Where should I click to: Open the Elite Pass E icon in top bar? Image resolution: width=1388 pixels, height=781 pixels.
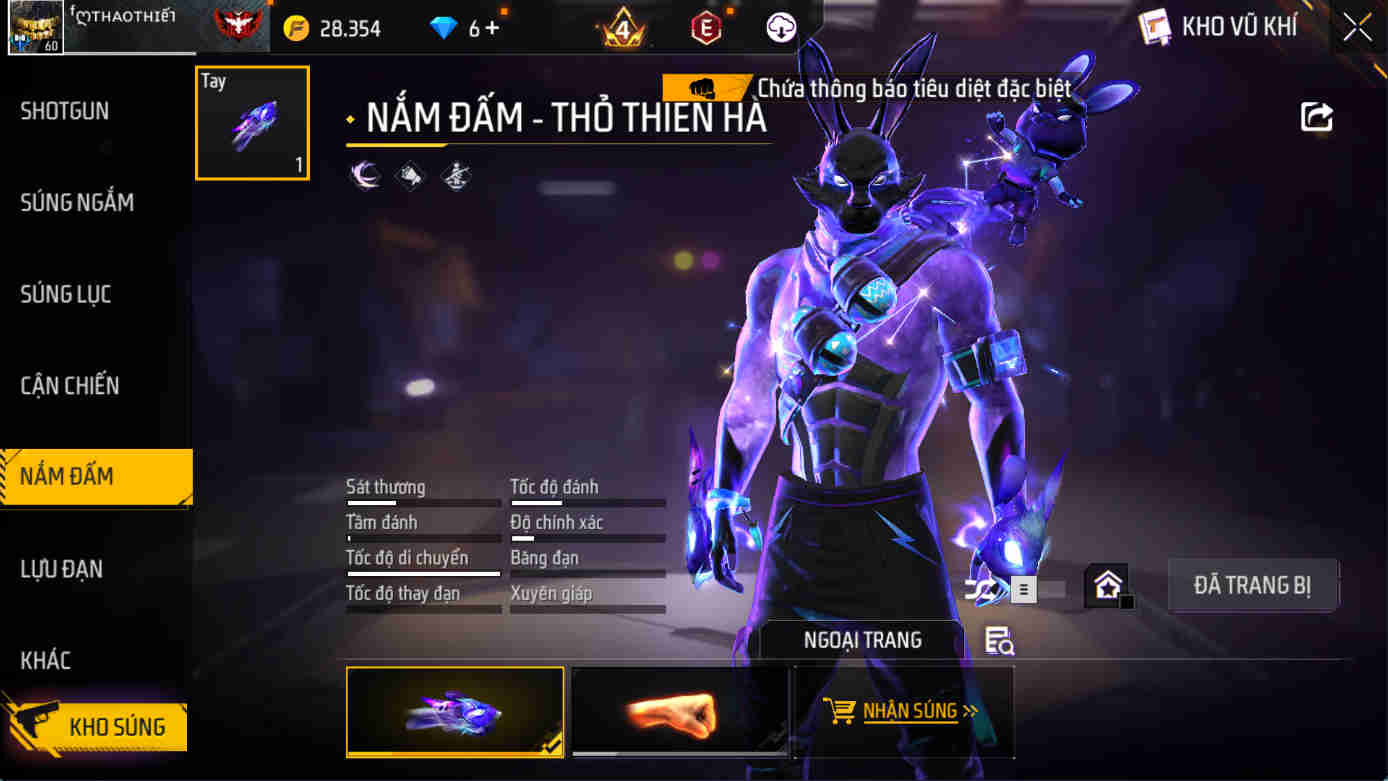point(706,27)
